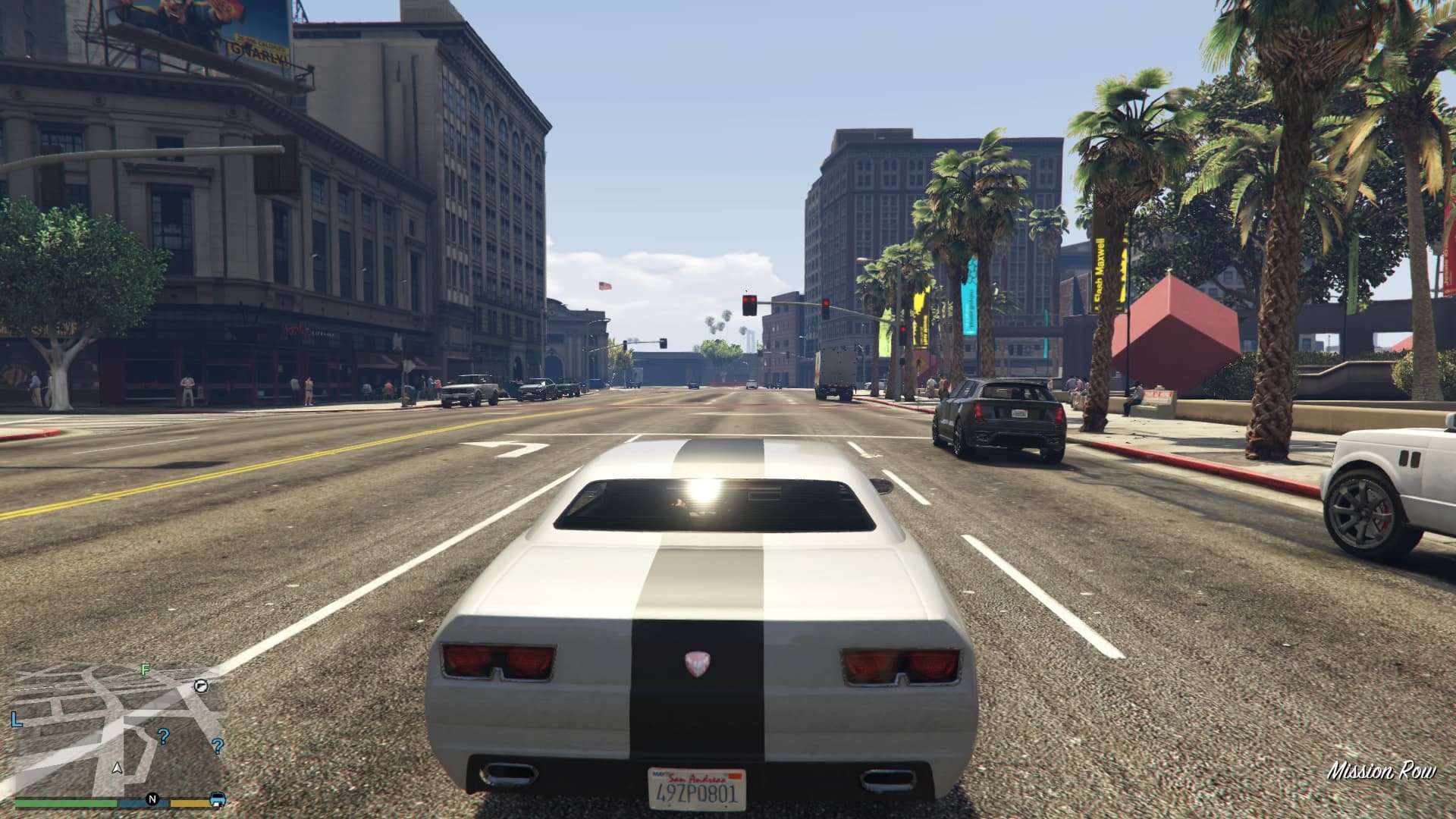
Task: Click the green F marker on the minimap
Action: pyautogui.click(x=145, y=670)
